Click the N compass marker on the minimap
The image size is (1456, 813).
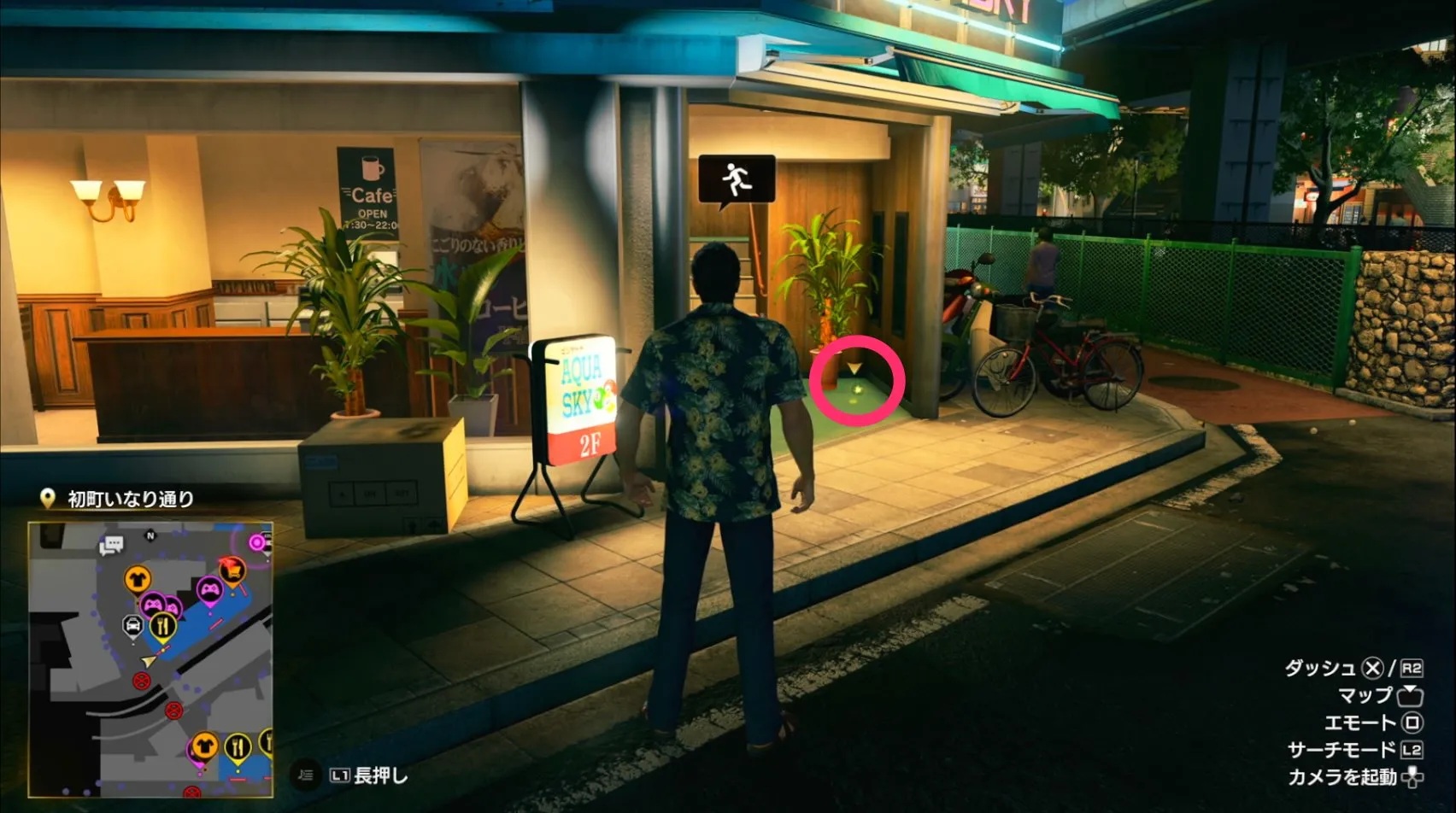[x=150, y=535]
